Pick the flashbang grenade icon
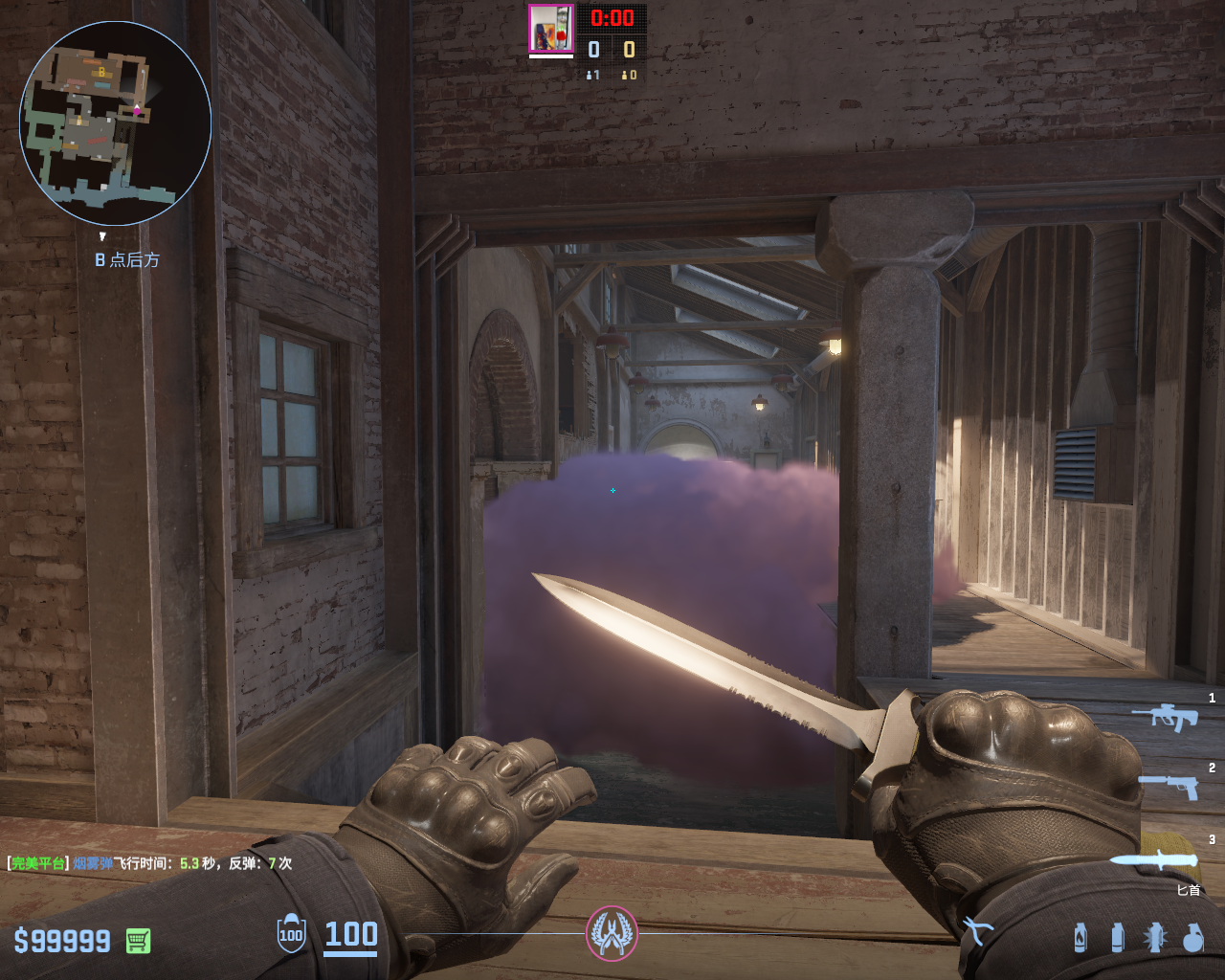 (1155, 937)
